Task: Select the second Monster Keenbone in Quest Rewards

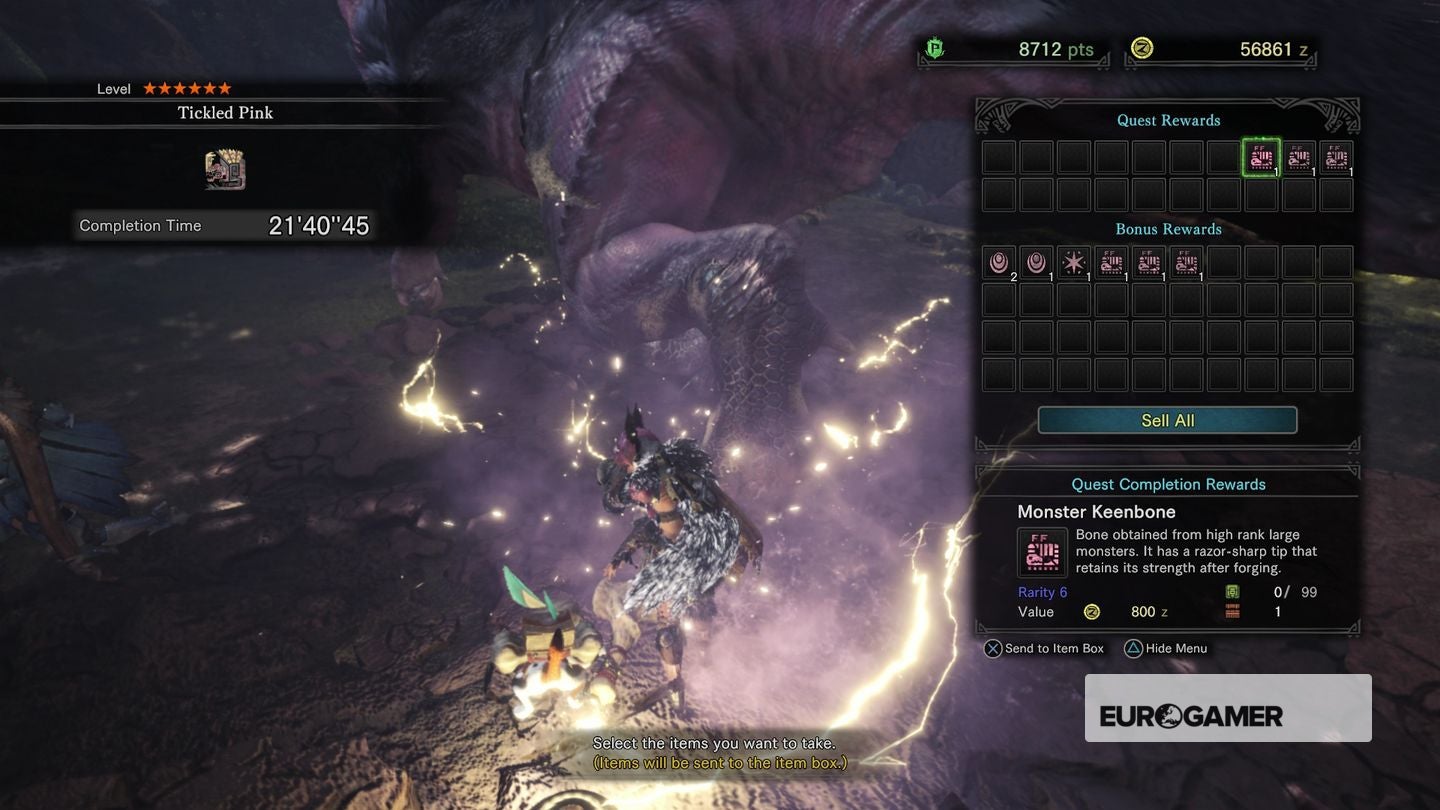Action: (x=1299, y=158)
